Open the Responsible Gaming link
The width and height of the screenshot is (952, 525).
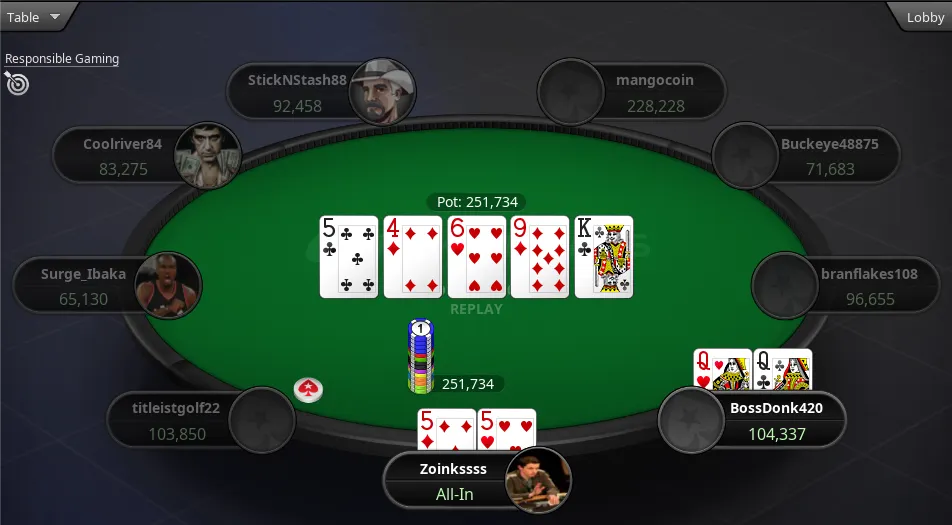62,59
